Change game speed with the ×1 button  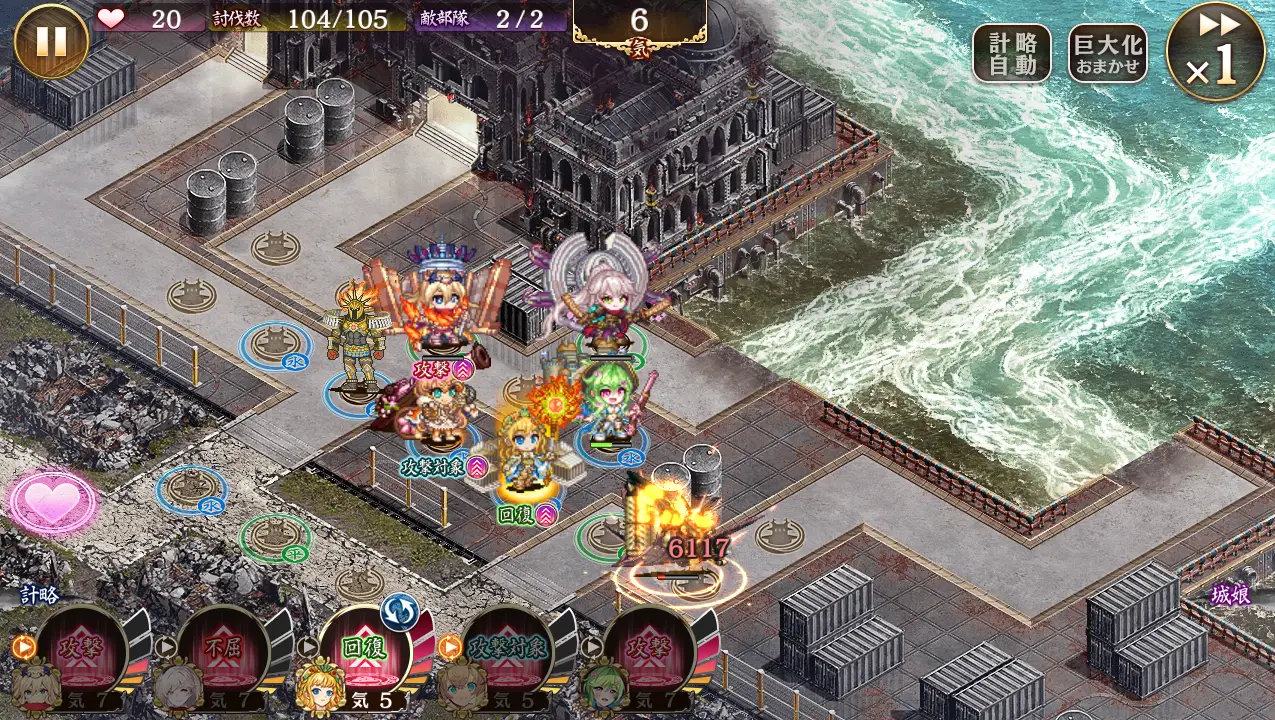[1215, 52]
